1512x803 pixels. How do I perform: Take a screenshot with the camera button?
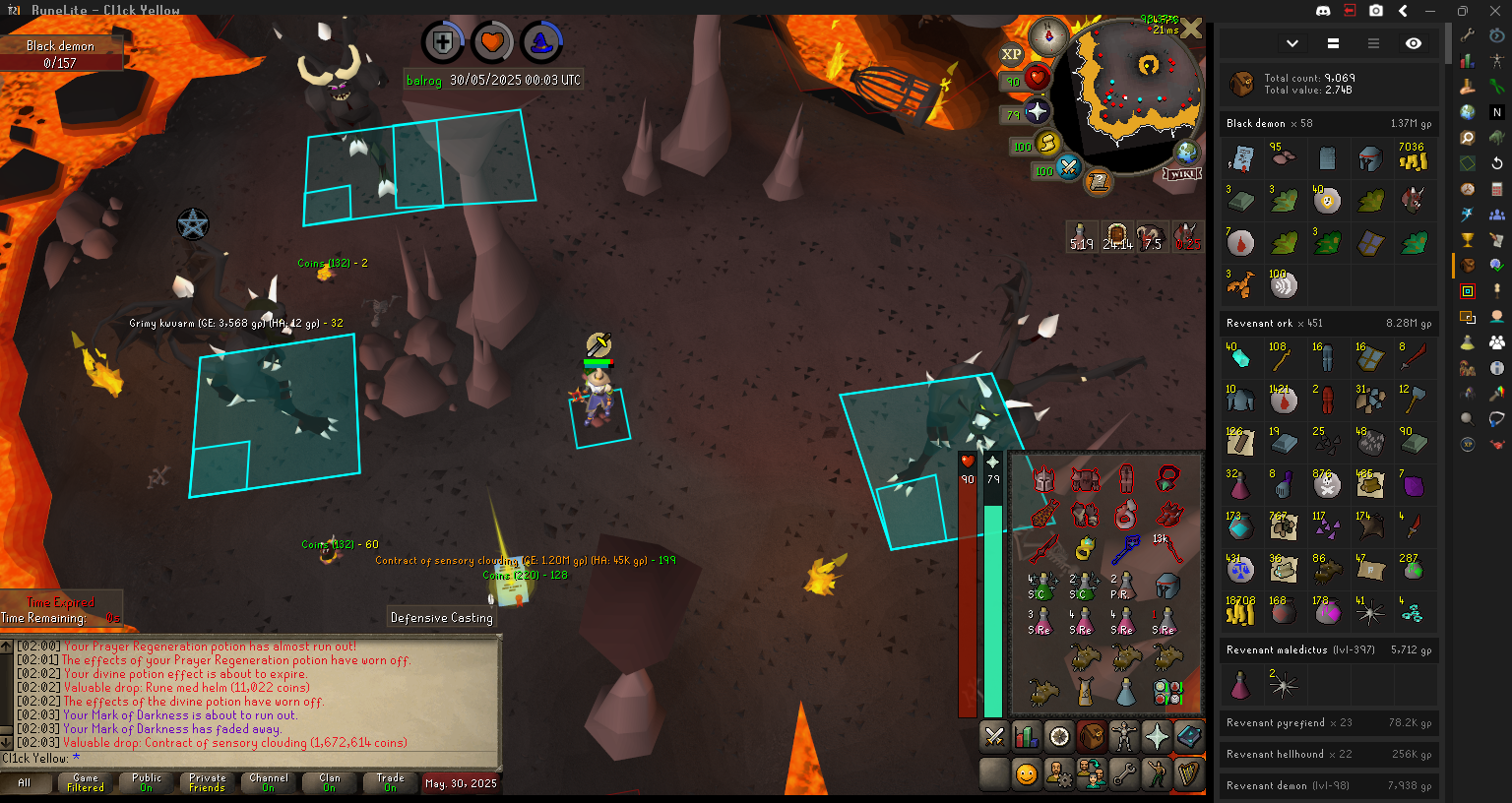(1376, 11)
